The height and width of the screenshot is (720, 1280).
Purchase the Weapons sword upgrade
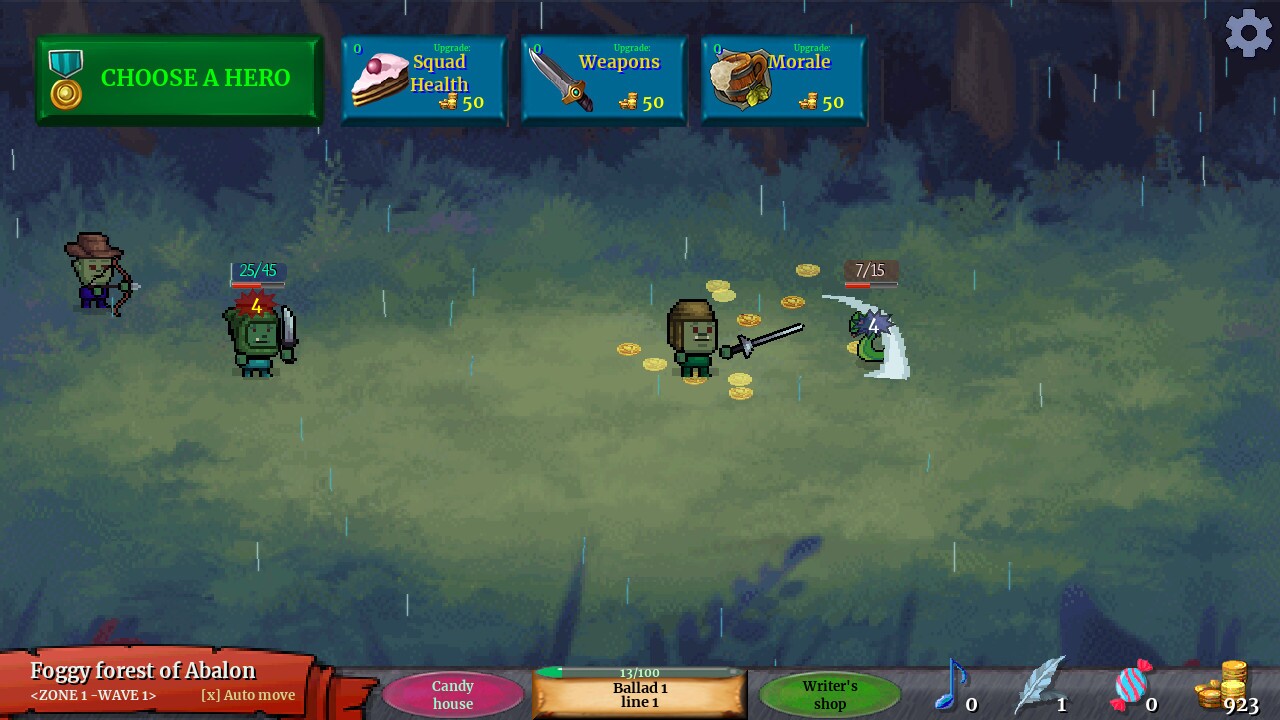tap(602, 80)
